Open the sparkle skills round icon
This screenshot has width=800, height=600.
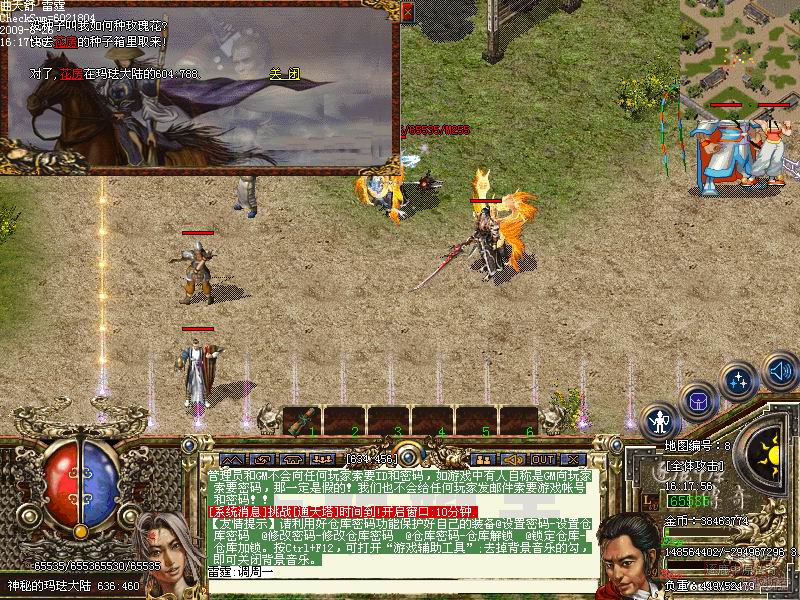point(739,381)
